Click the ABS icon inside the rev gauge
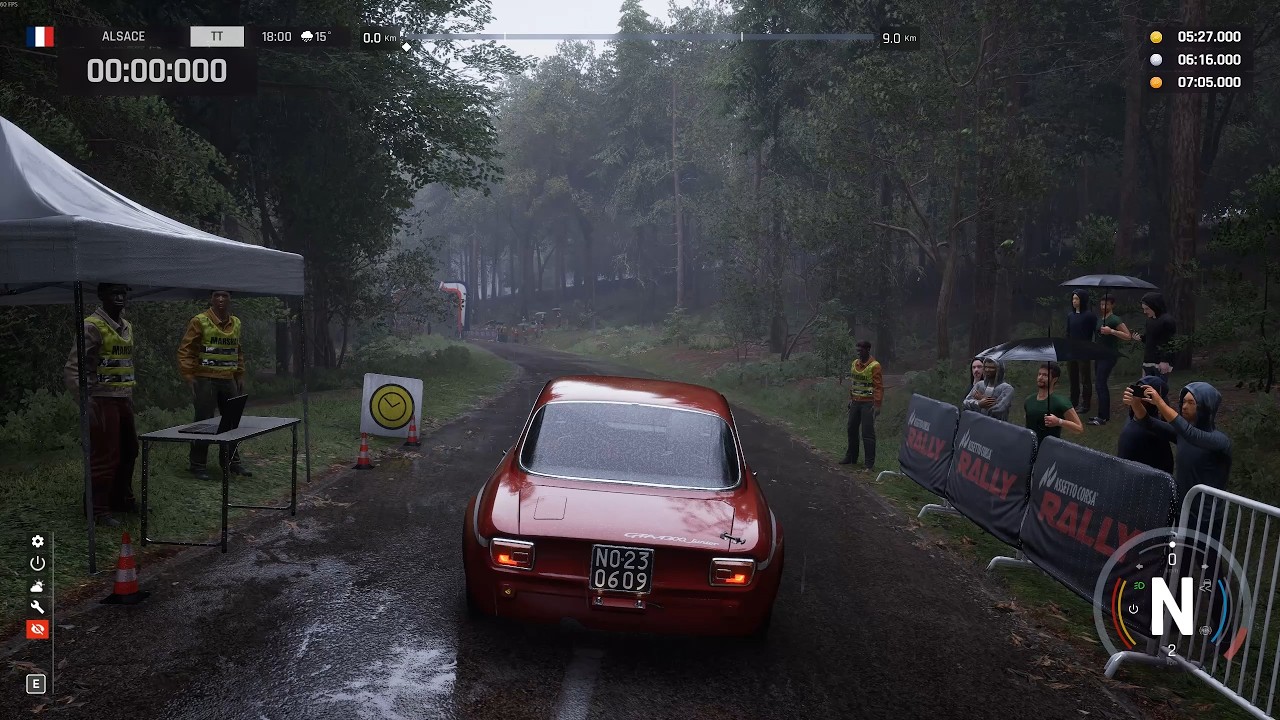Image resolution: width=1280 pixels, height=720 pixels. tap(1205, 629)
